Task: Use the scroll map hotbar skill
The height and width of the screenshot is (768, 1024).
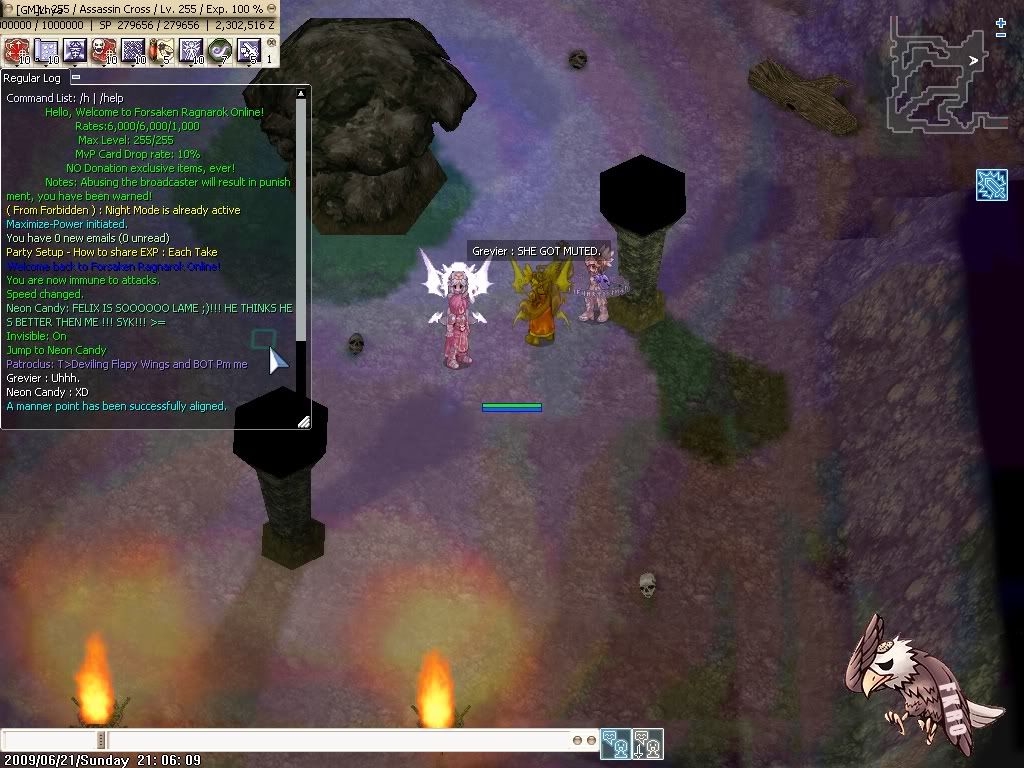Action: (x=46, y=51)
